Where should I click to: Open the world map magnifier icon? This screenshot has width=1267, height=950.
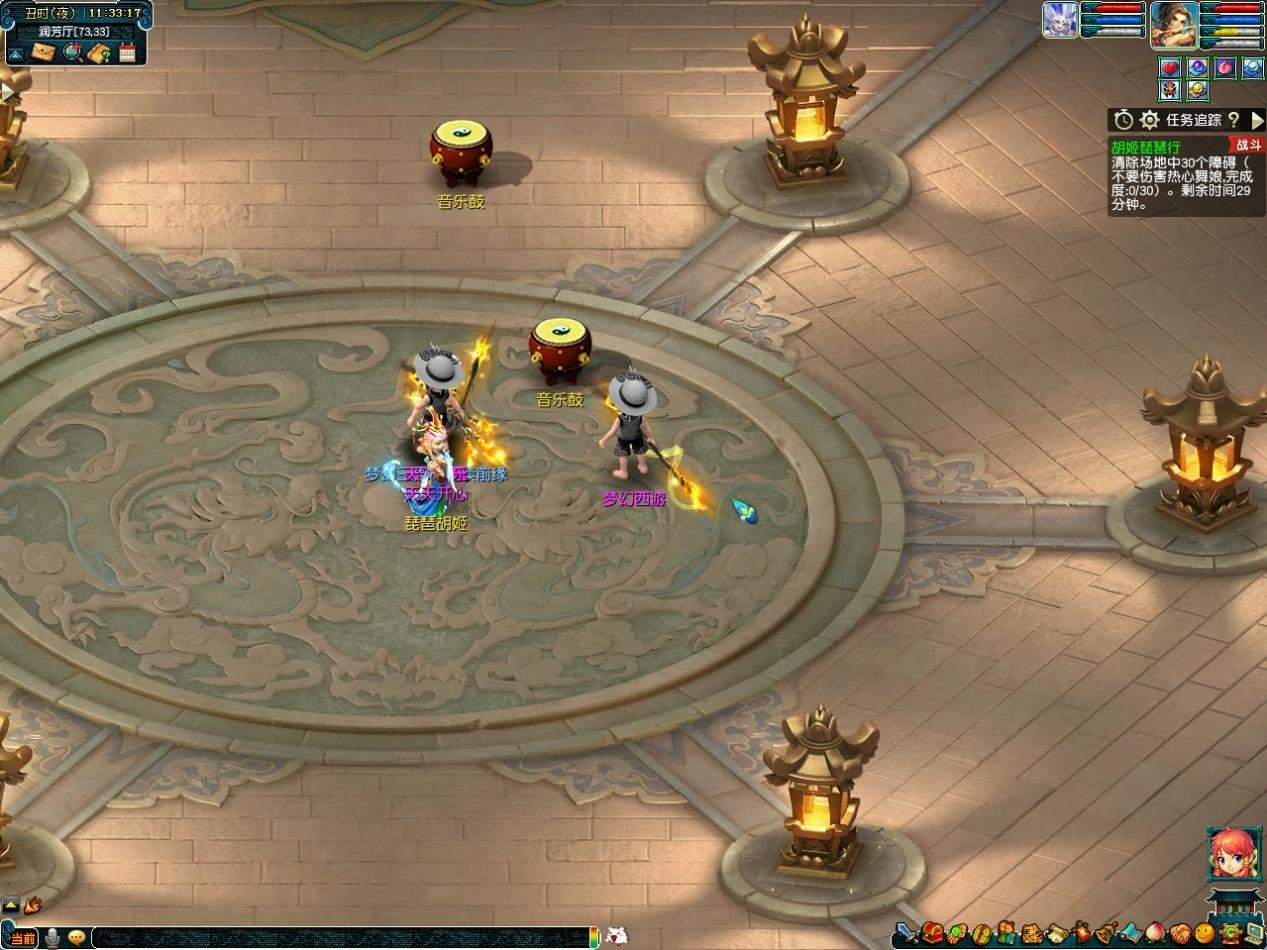(71, 52)
